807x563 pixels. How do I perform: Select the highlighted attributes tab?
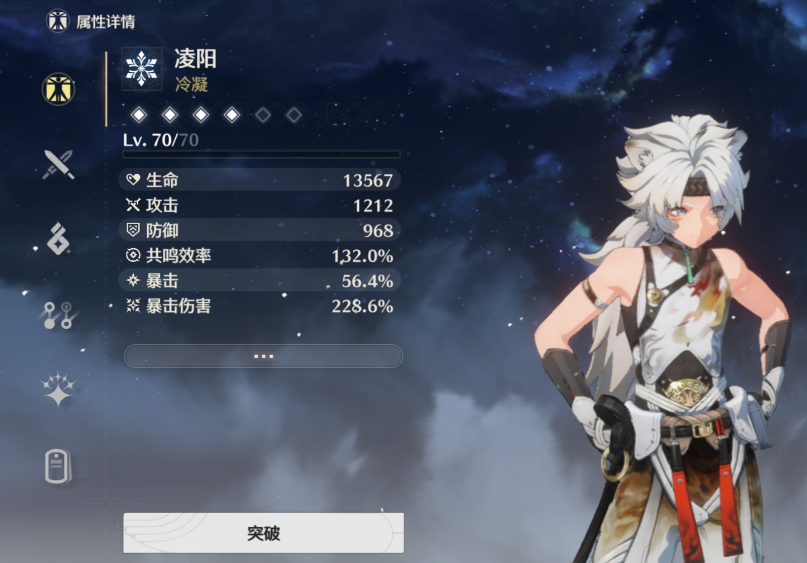point(58,89)
